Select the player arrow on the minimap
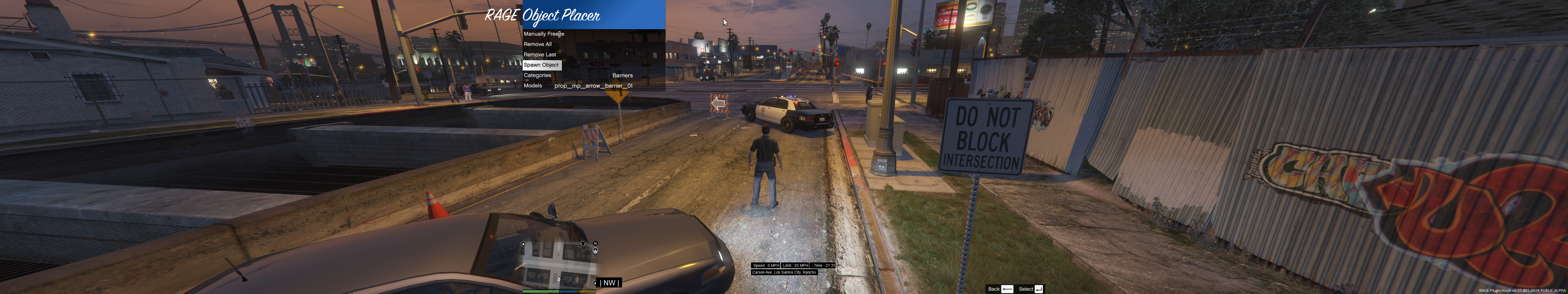1568x294 pixels. [559, 279]
